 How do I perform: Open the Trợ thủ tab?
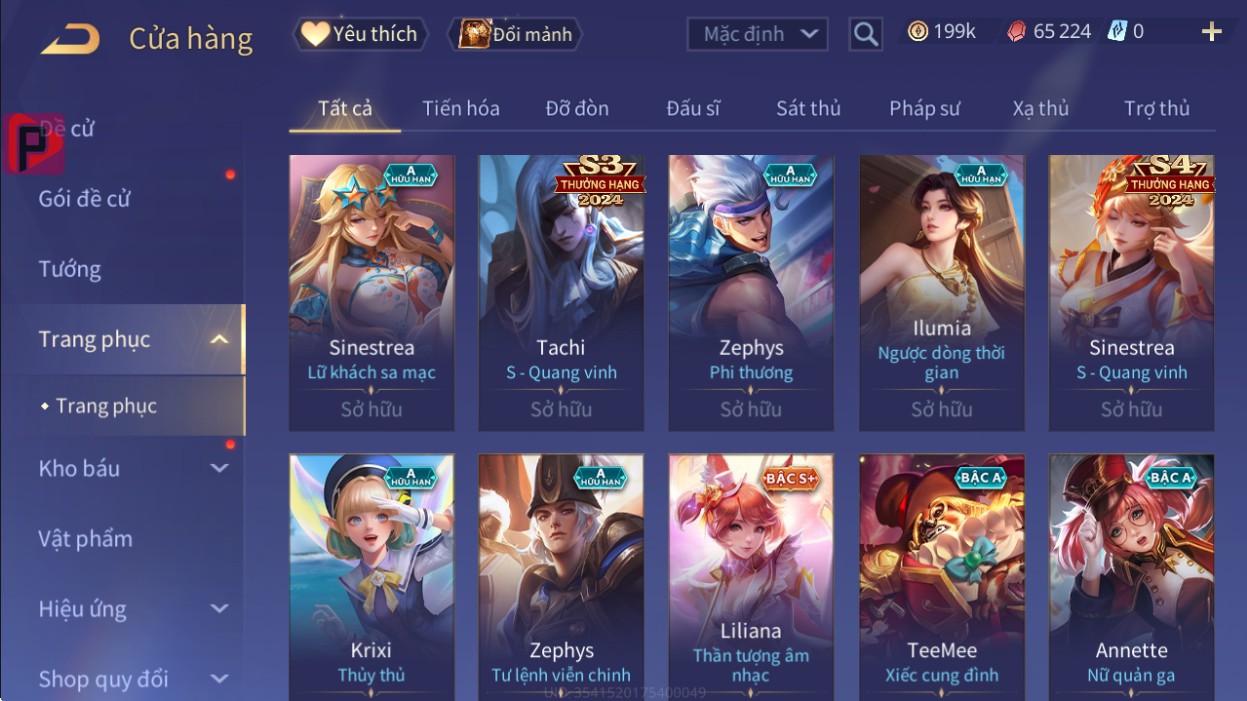[1156, 108]
